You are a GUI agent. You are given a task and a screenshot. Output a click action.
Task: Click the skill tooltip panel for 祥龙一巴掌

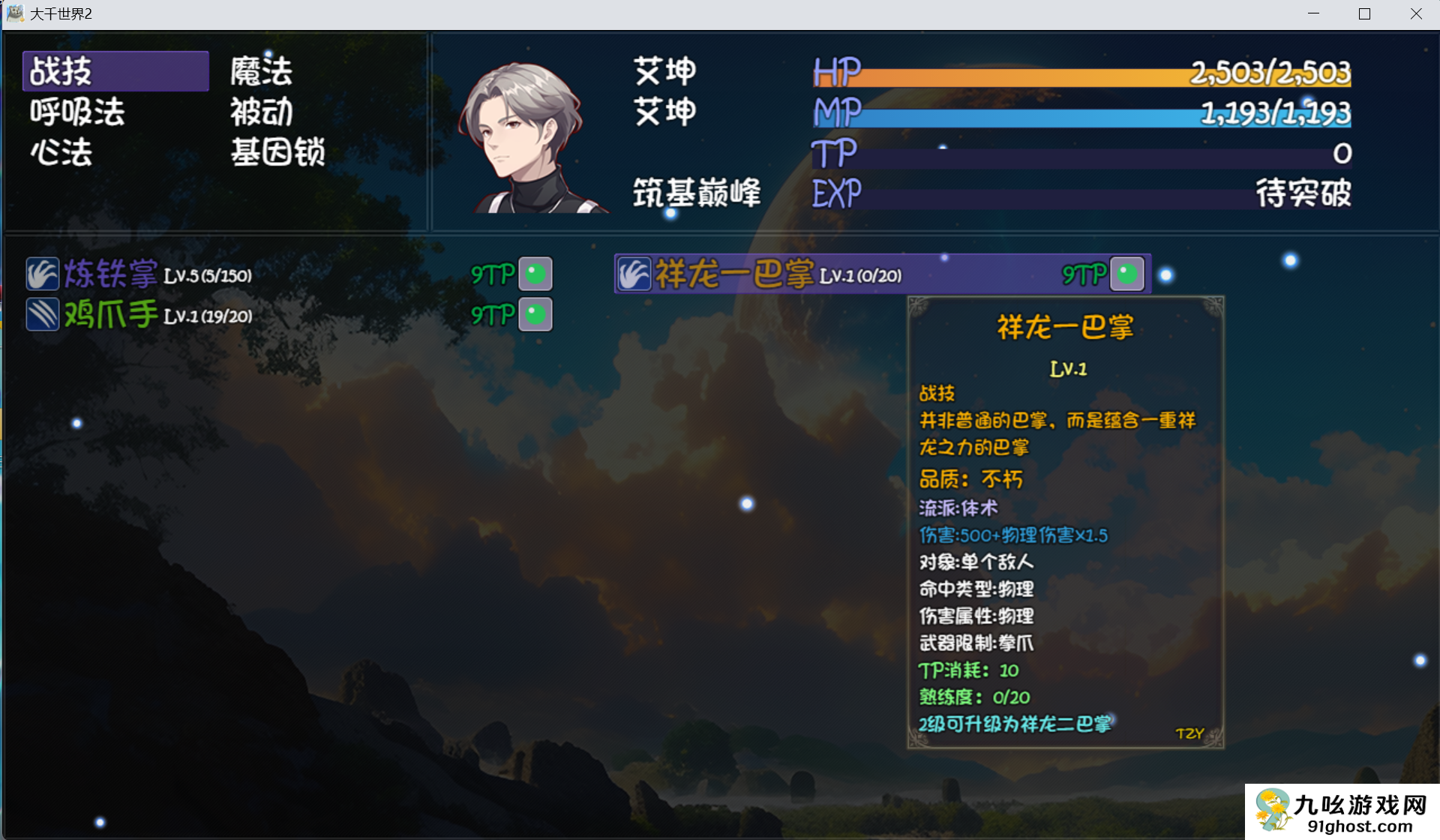point(1065,525)
